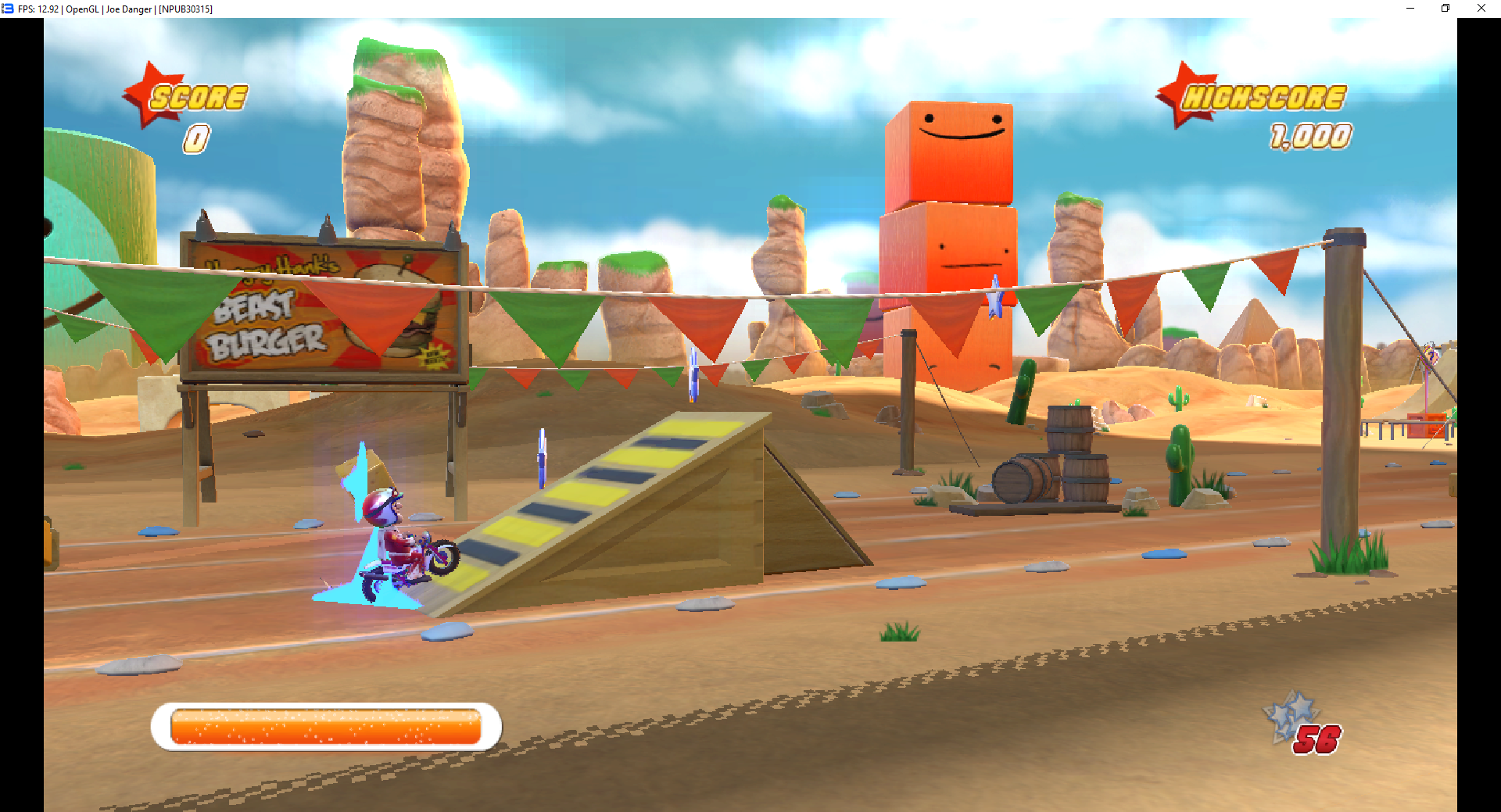Close the Joe Danger emulator window
Viewport: 1501px width, 812px height.
[x=1481, y=9]
